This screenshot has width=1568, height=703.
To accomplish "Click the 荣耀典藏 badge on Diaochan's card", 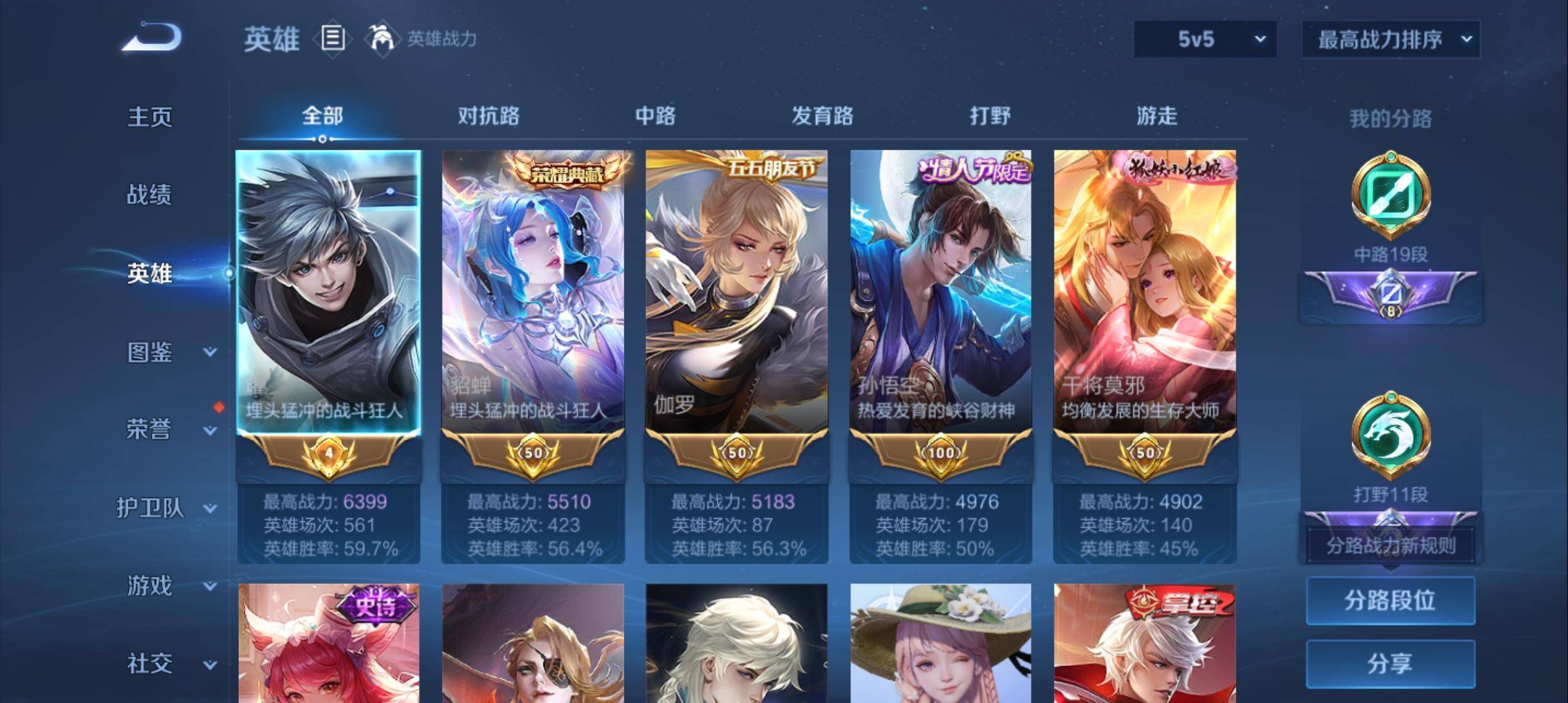I will 566,172.
